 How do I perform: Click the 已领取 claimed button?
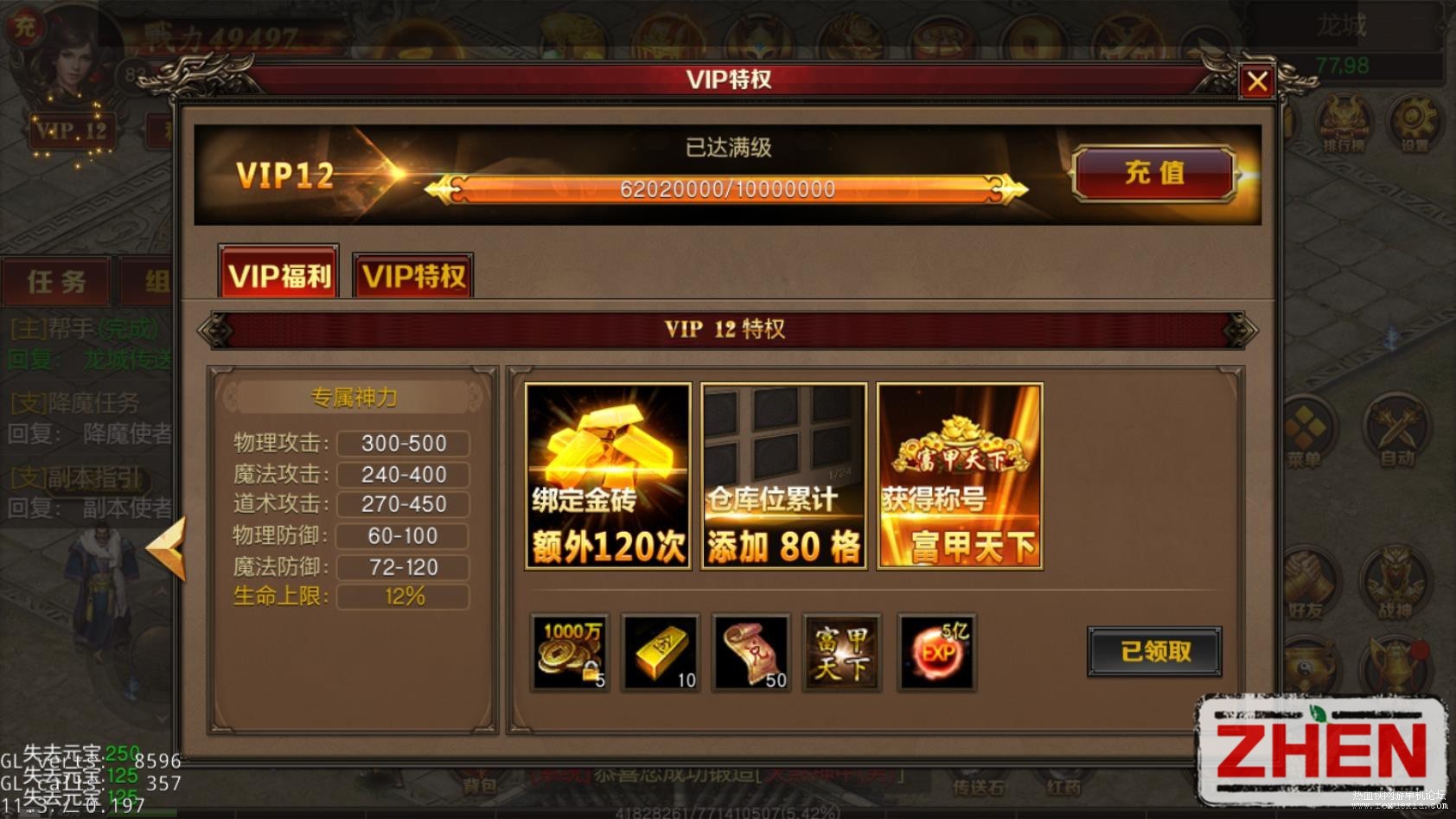1154,651
